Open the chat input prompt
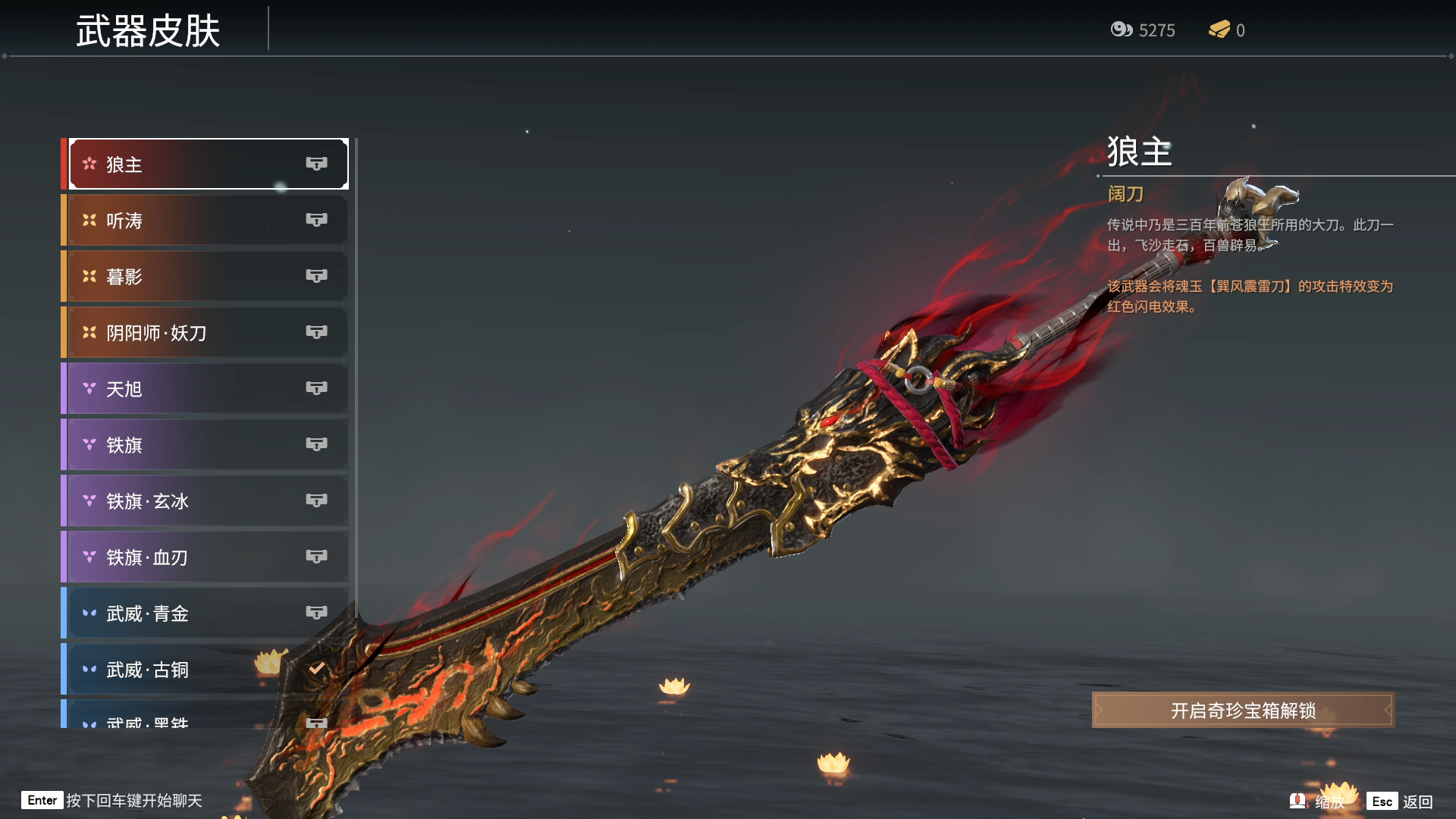 pos(112,801)
